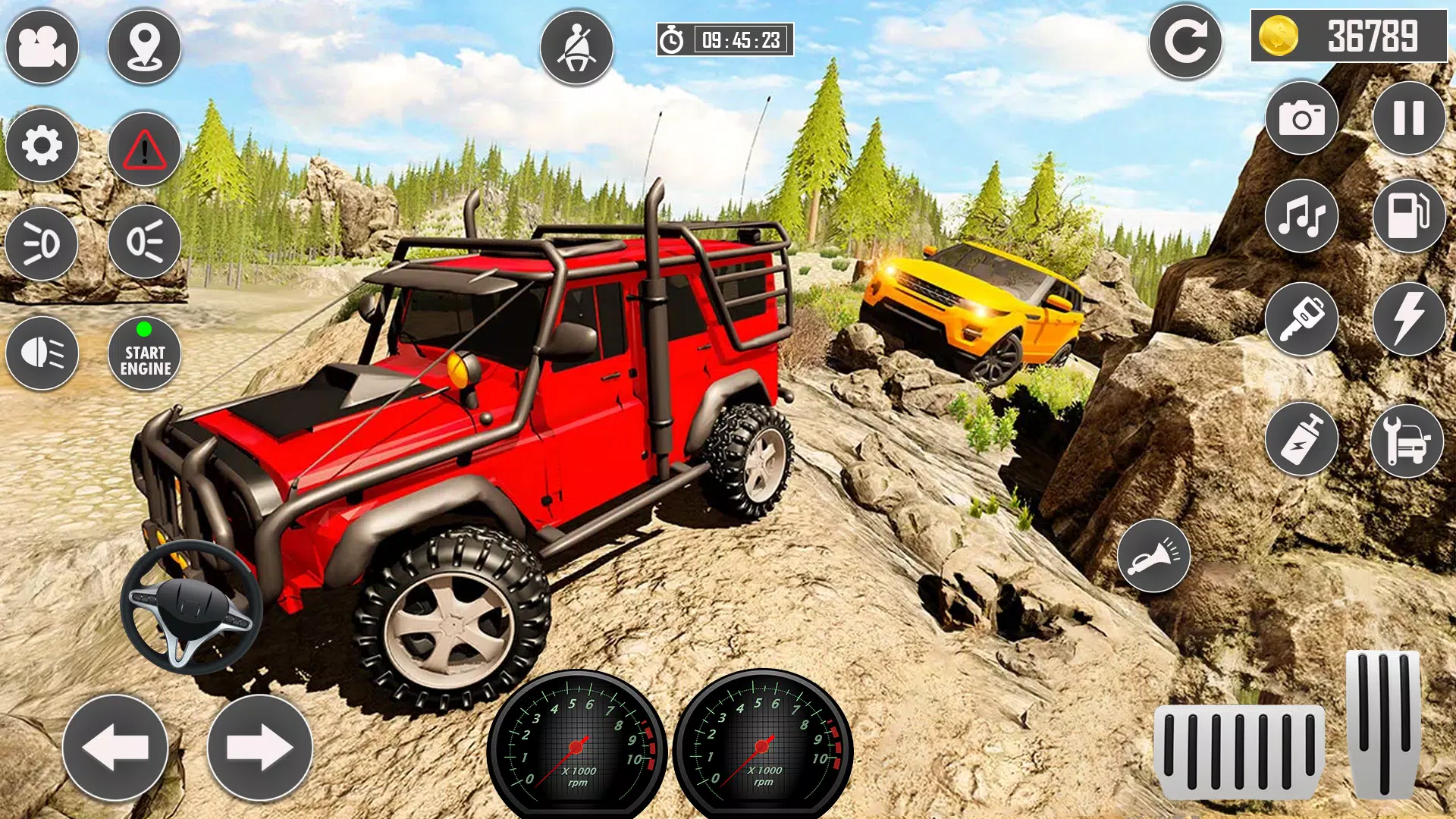Toggle the red hazard warning lights
The image size is (1456, 819).
click(x=144, y=149)
